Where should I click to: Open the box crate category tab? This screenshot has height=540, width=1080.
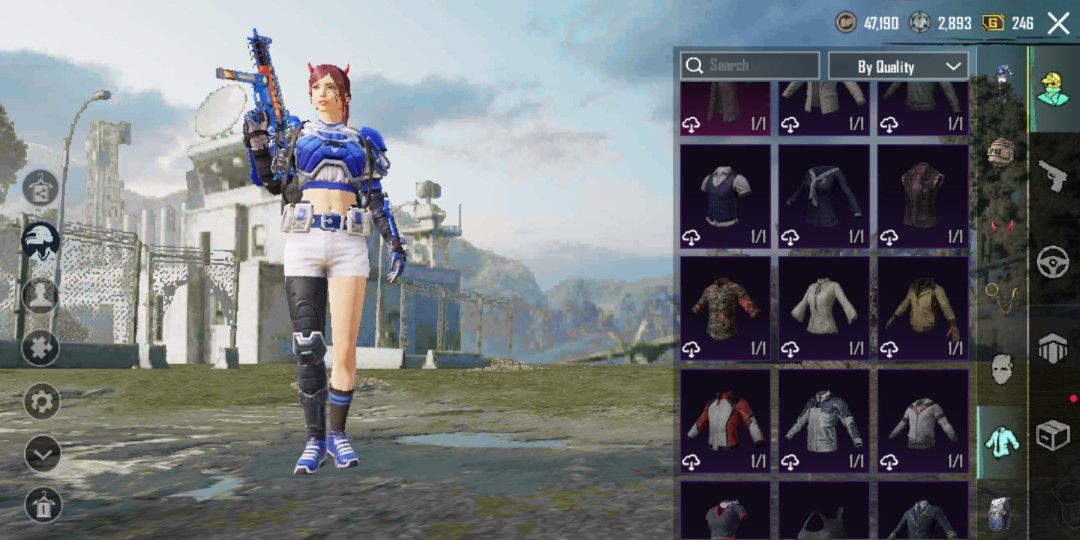(1052, 436)
